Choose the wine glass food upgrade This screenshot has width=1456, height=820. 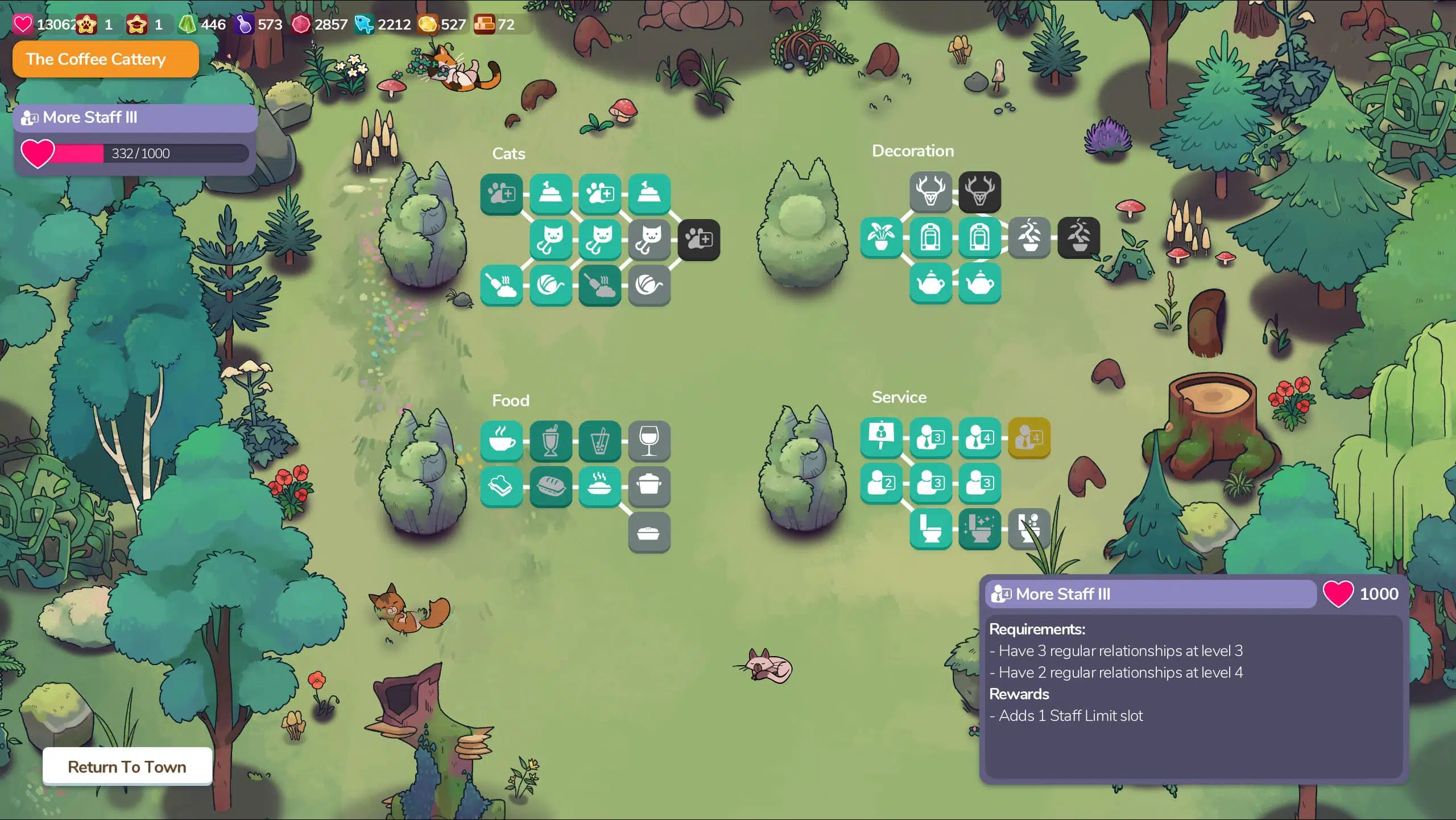(649, 441)
